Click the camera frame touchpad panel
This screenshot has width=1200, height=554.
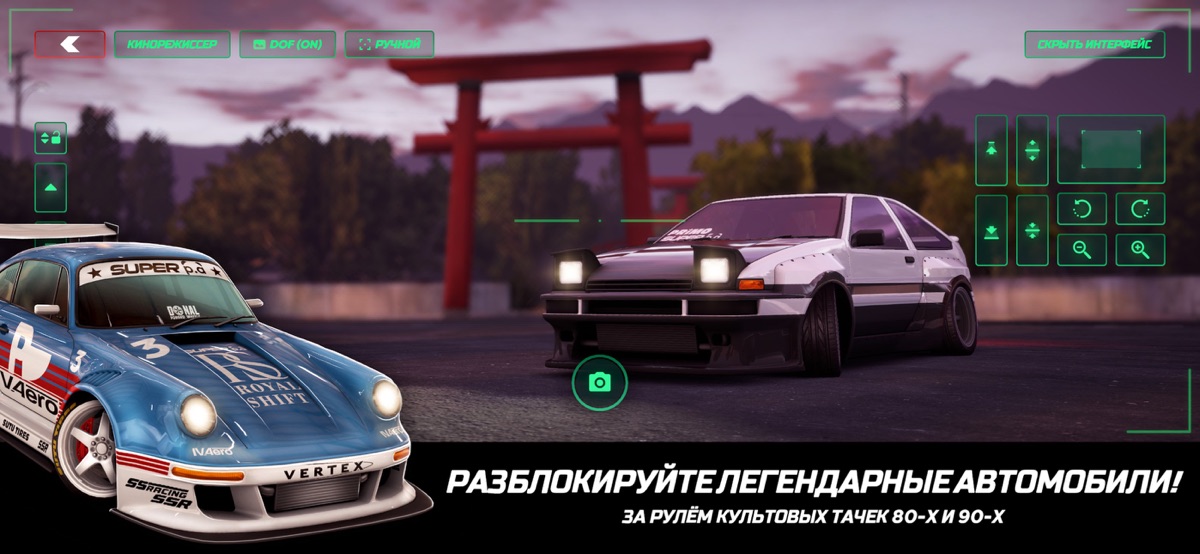(x=1111, y=149)
